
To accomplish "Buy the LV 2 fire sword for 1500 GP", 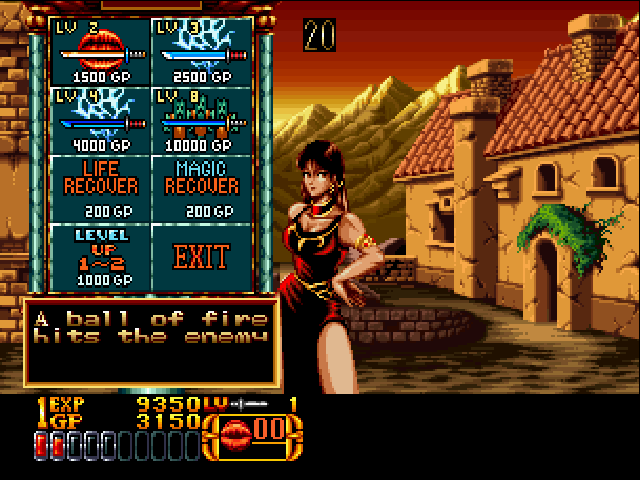I will coord(100,50).
